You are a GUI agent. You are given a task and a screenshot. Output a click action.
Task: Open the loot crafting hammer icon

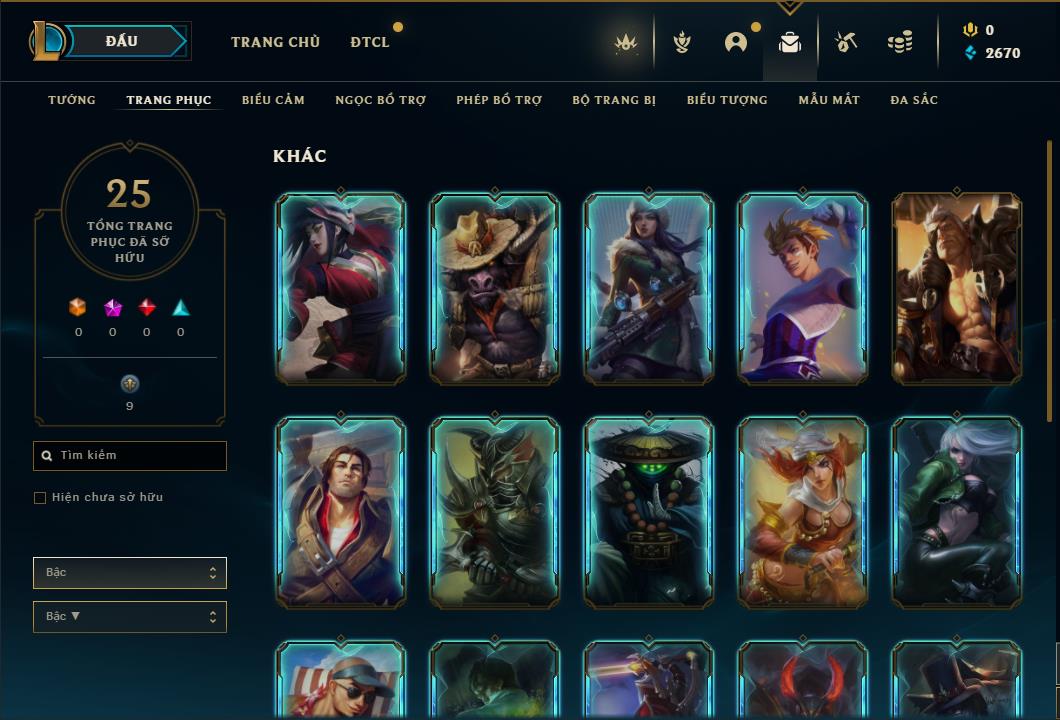click(x=845, y=42)
